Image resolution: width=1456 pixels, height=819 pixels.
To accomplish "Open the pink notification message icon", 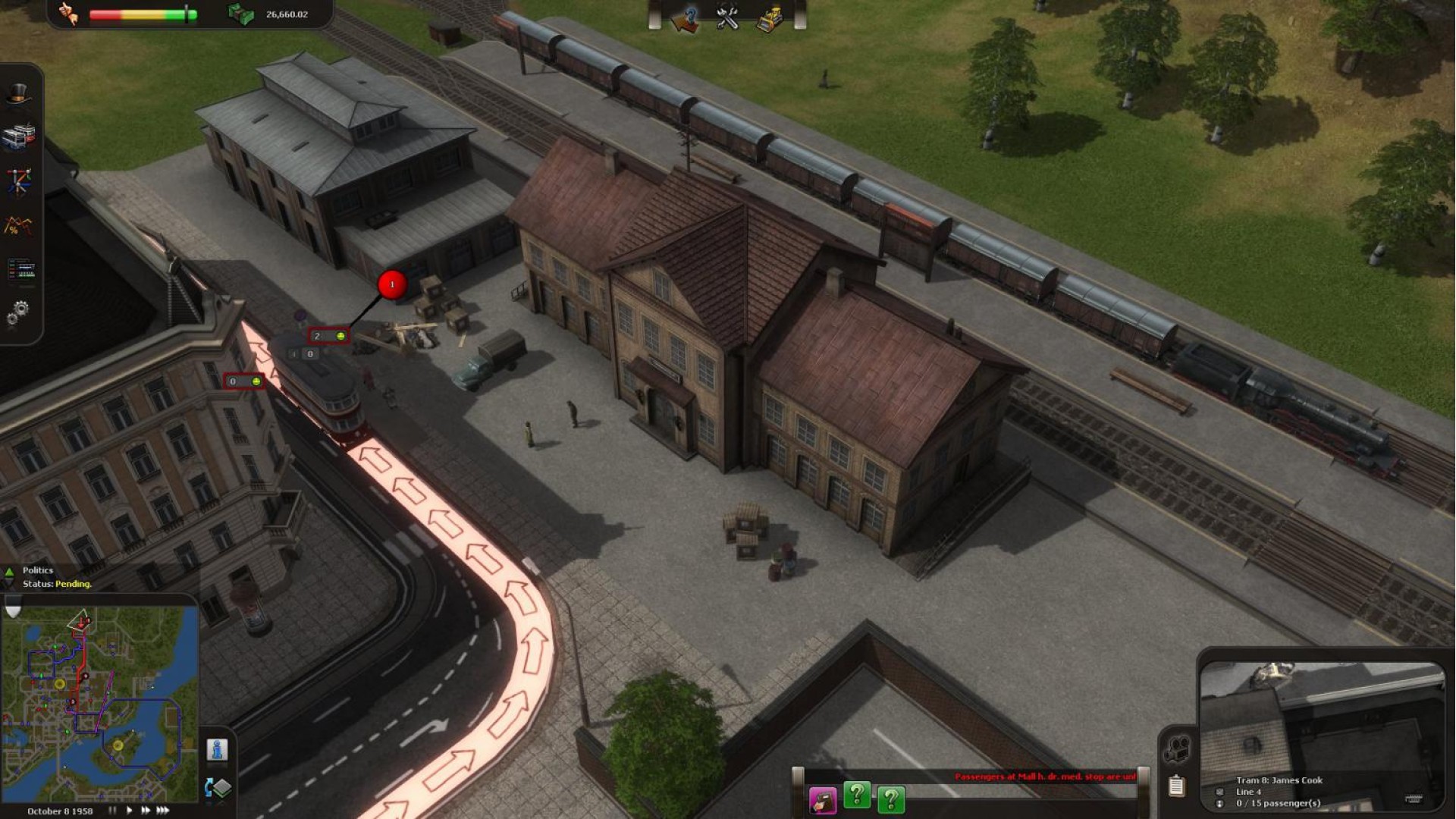I will click(x=822, y=800).
